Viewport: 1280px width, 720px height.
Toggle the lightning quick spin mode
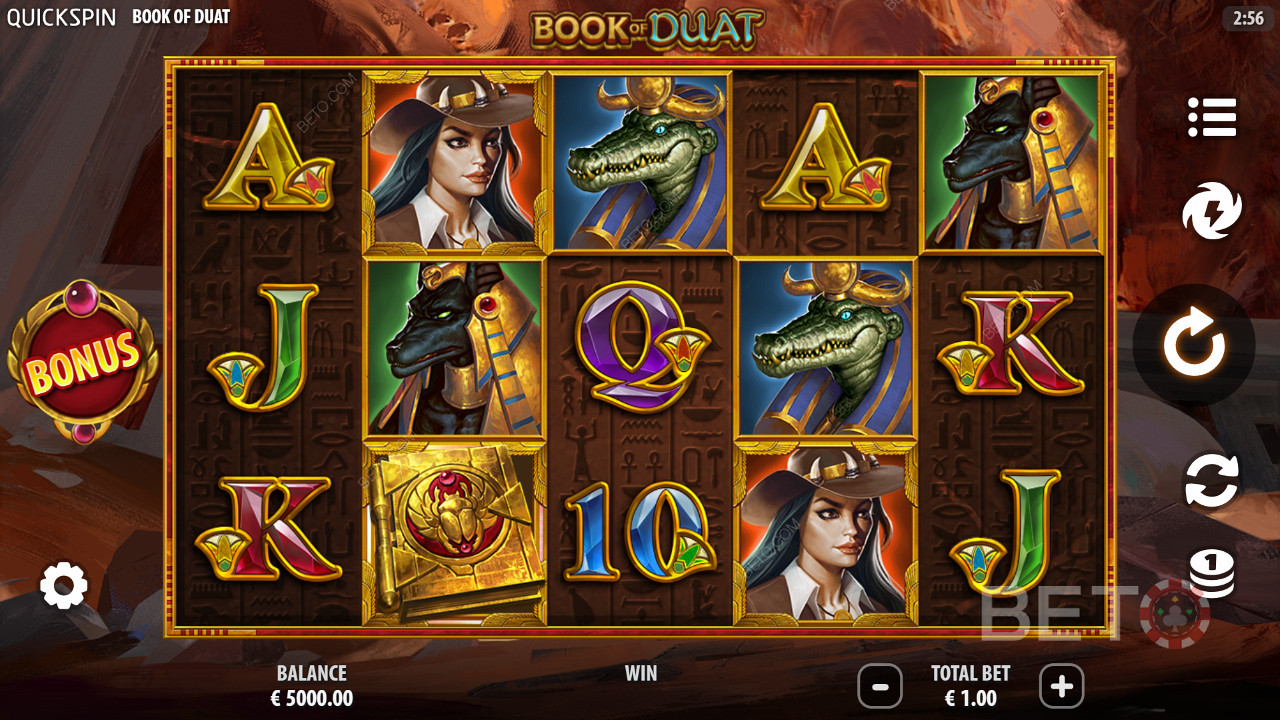[1212, 211]
